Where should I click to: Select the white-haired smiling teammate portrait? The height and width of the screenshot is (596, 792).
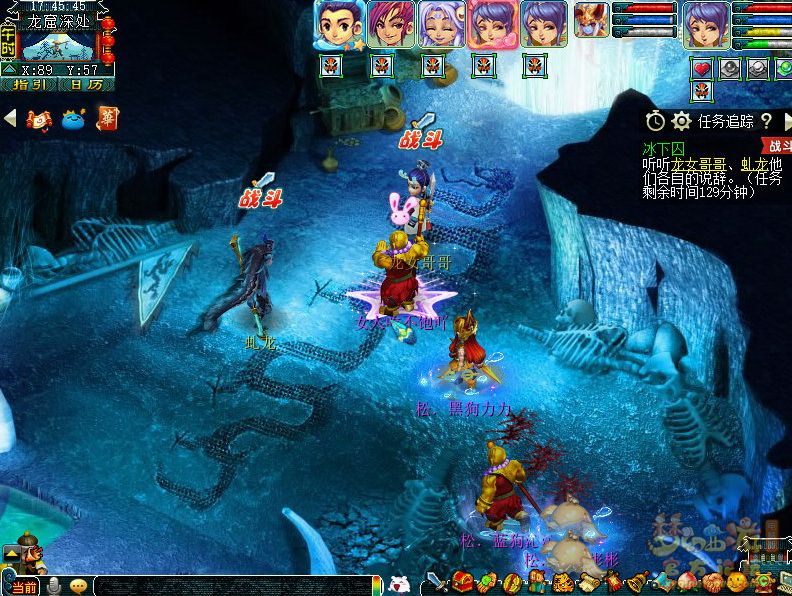441,24
